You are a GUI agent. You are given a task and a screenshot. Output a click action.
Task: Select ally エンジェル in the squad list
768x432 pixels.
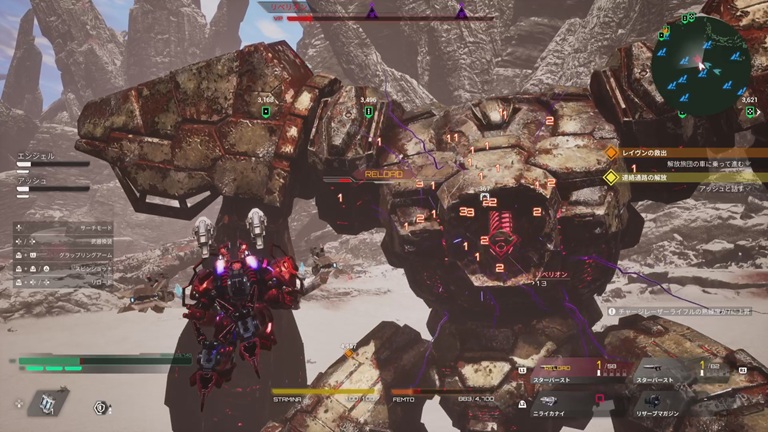[52, 159]
